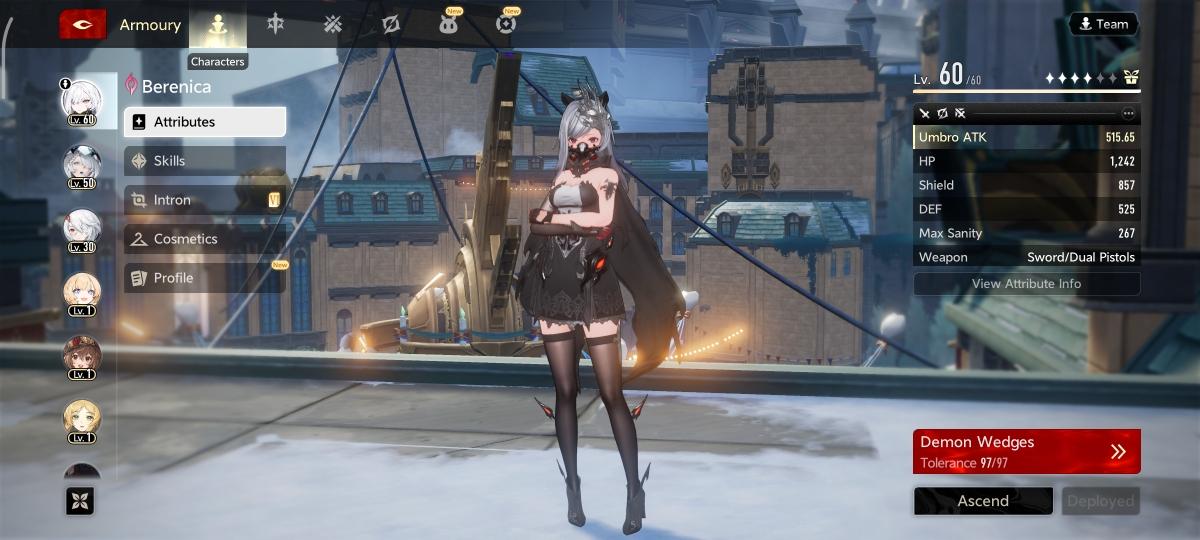Click the gift box icon beside the stars

(1131, 77)
